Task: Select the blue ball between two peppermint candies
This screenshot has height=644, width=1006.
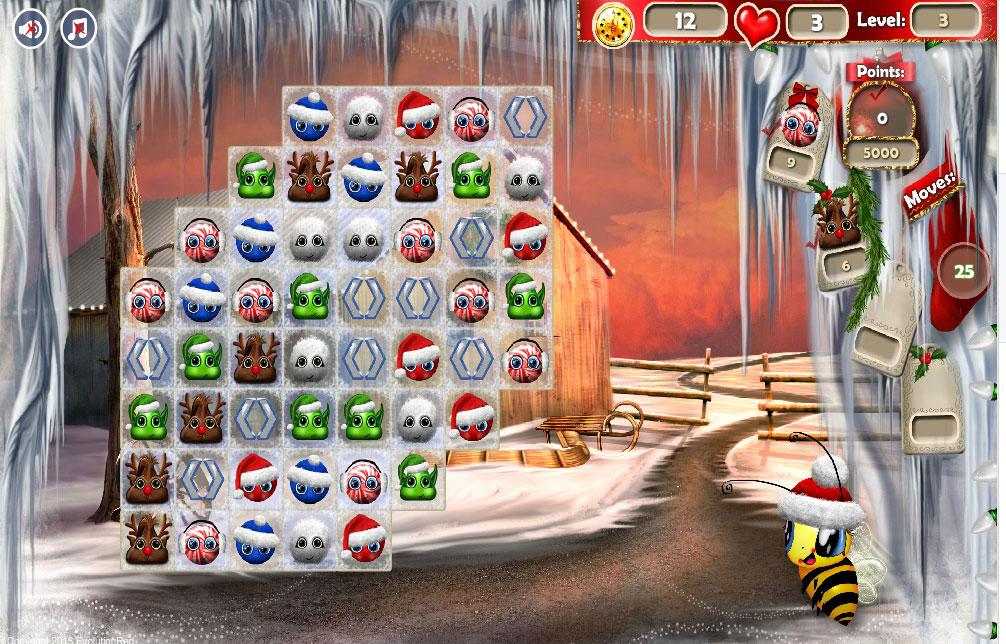Action: click(201, 297)
